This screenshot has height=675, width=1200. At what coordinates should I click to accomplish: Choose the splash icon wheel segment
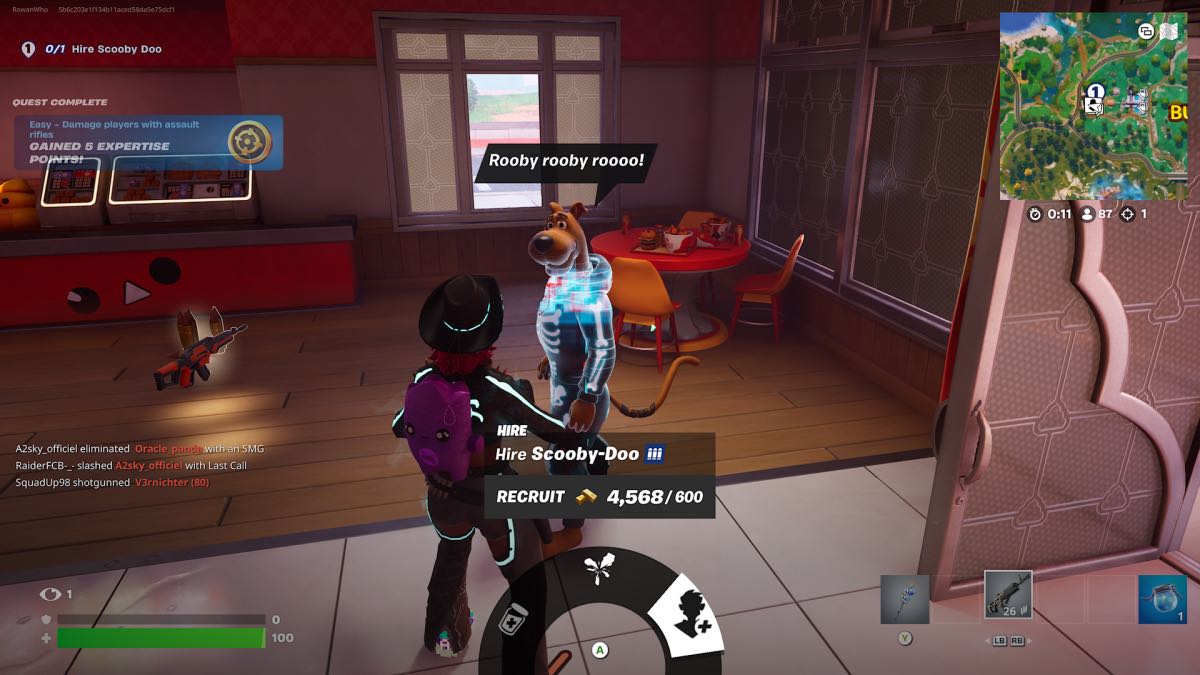pos(600,572)
